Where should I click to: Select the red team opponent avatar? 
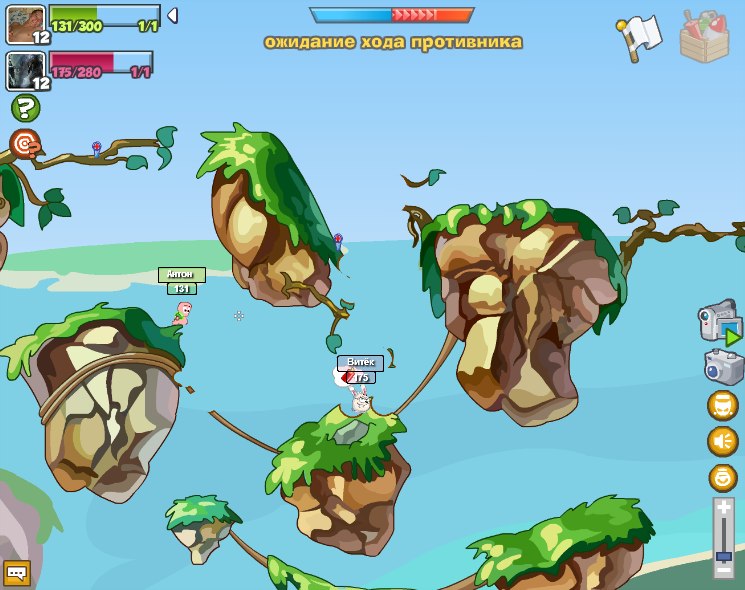24,70
